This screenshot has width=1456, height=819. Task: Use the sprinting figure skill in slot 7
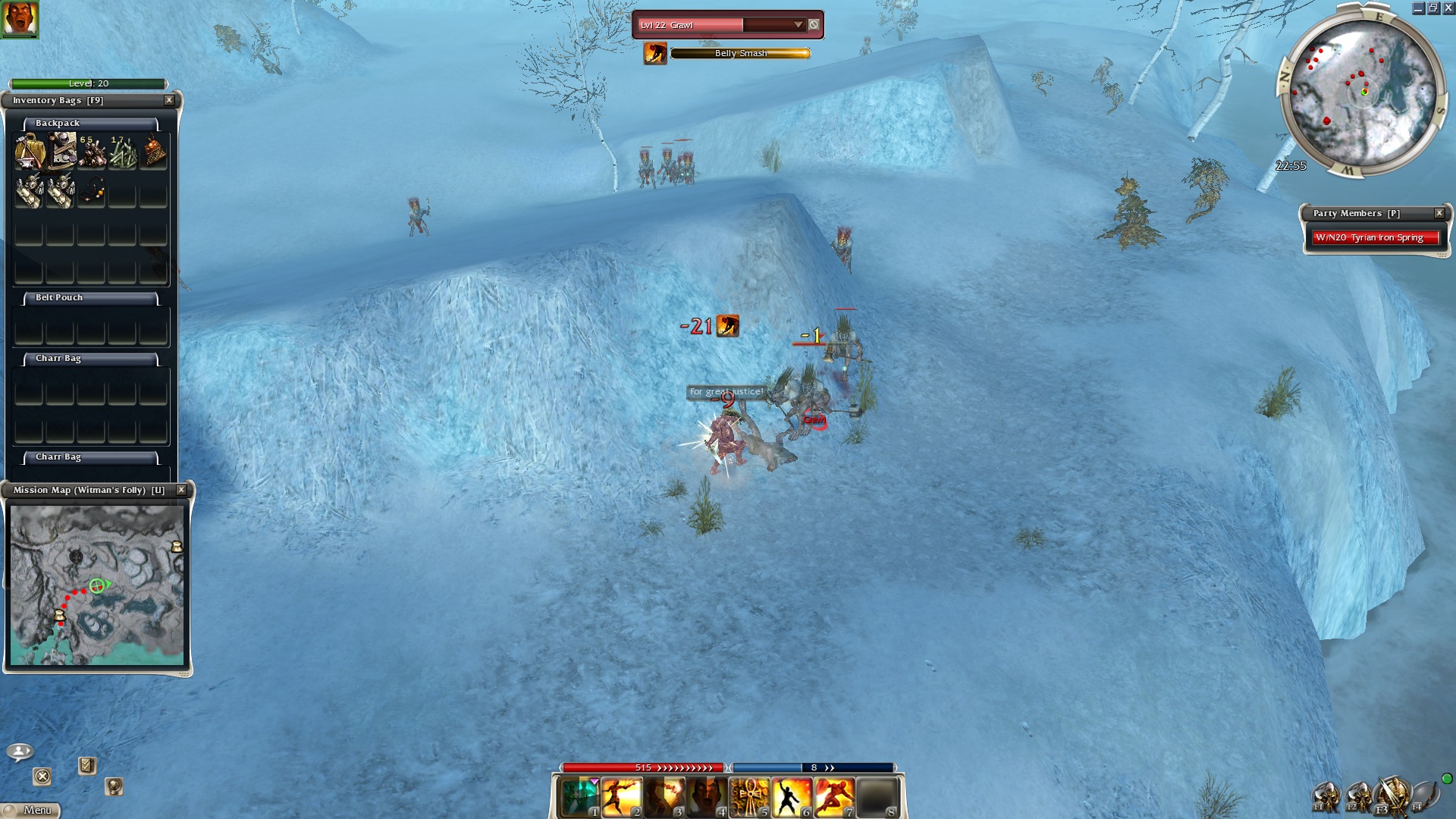834,798
